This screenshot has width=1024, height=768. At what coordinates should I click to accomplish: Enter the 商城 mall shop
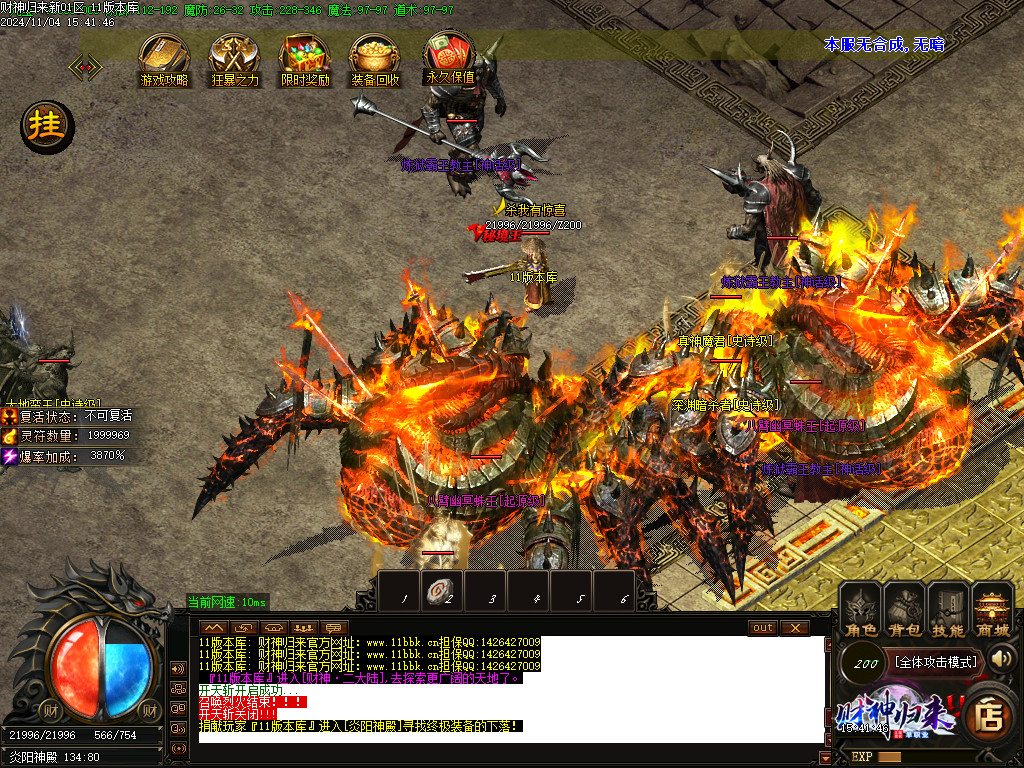click(992, 610)
